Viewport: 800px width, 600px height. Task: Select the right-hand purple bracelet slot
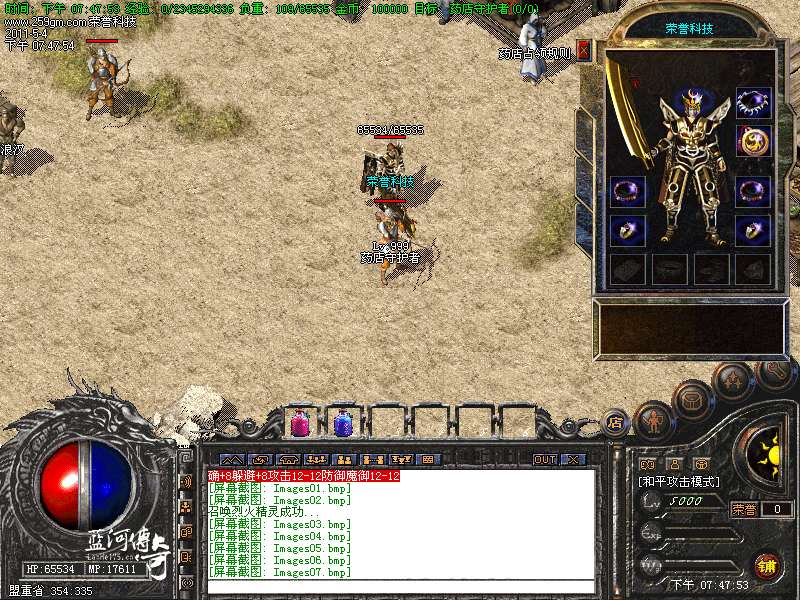pos(753,191)
